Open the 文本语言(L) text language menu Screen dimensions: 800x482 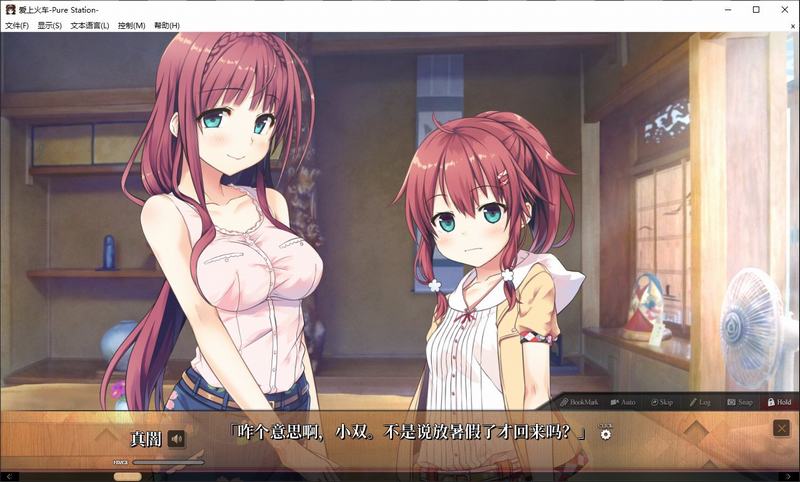coord(90,25)
